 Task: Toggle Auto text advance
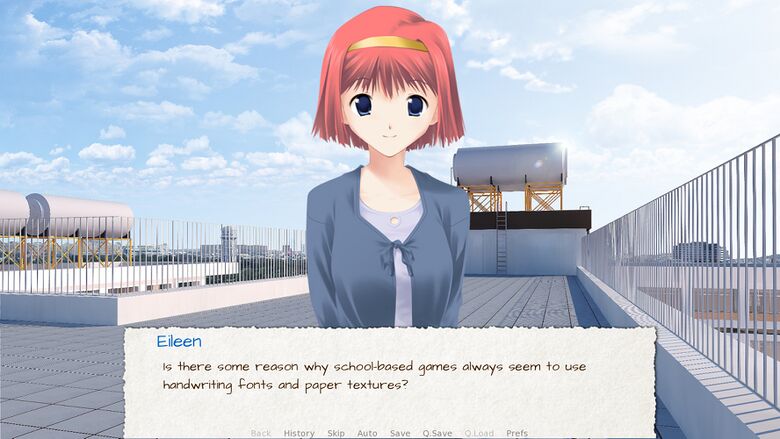coord(367,433)
